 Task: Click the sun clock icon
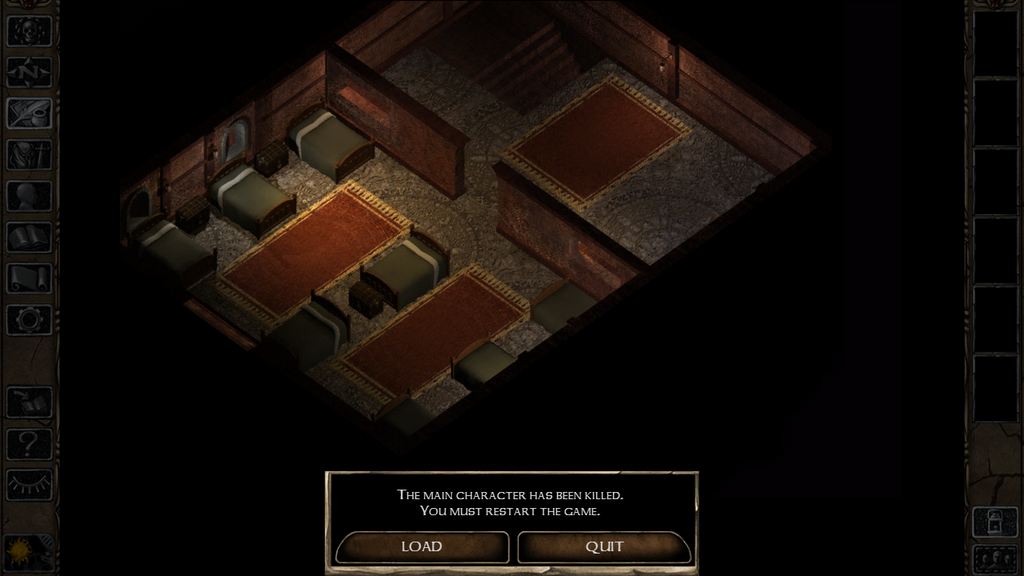18,551
